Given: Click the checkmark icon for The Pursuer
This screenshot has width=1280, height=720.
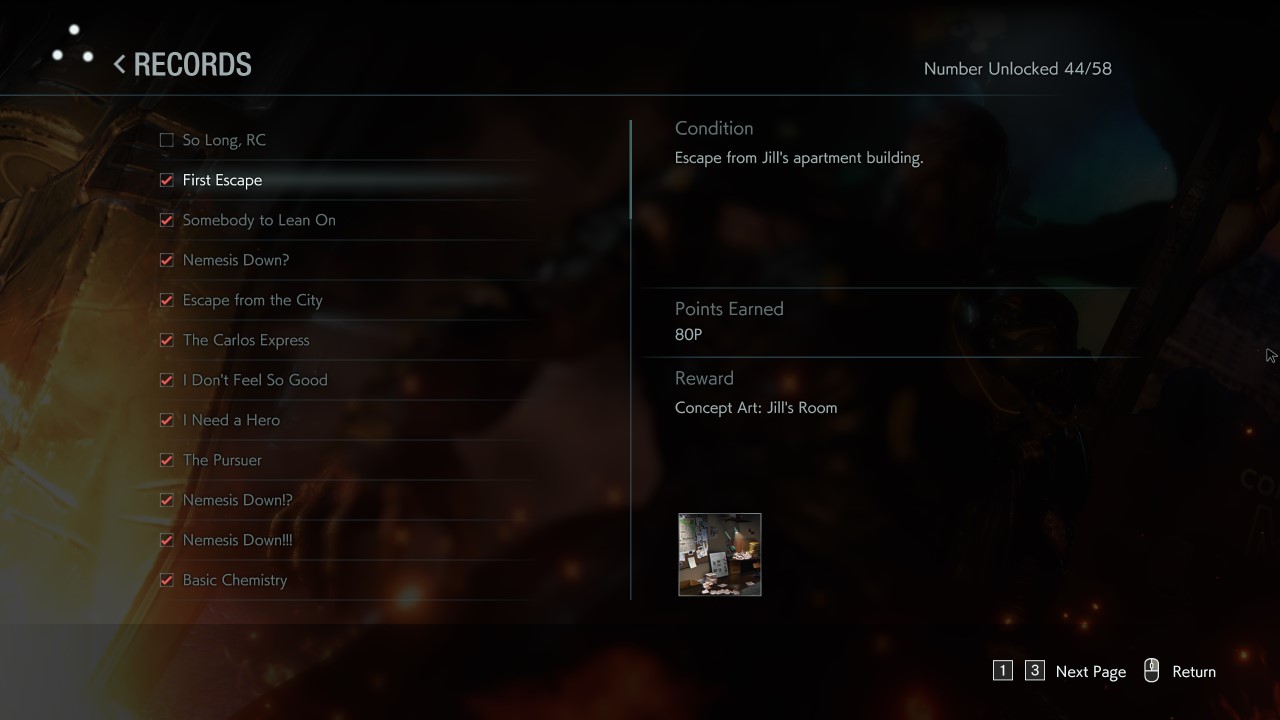Looking at the screenshot, I should (x=166, y=460).
